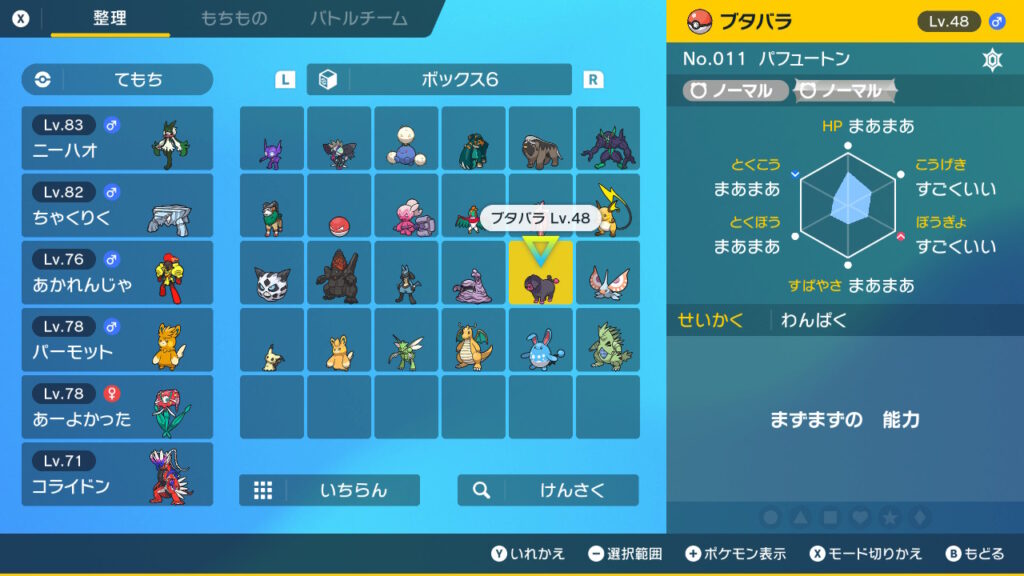The image size is (1024, 576).
Task: Open the いちらん box list
Action: coord(329,490)
